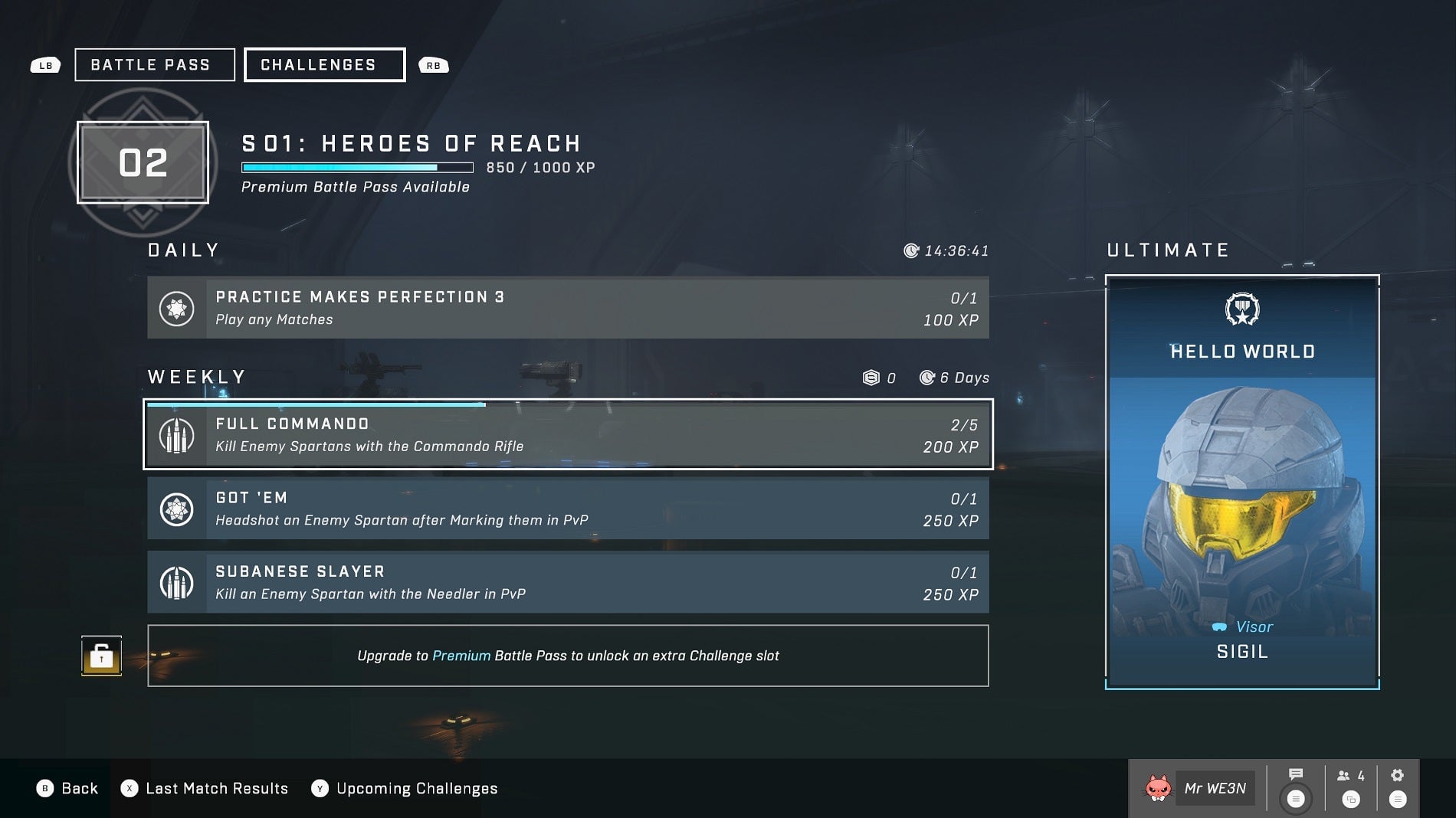Select the Practice Makes Perfection 3 challenge
The width and height of the screenshot is (1456, 818).
(567, 307)
